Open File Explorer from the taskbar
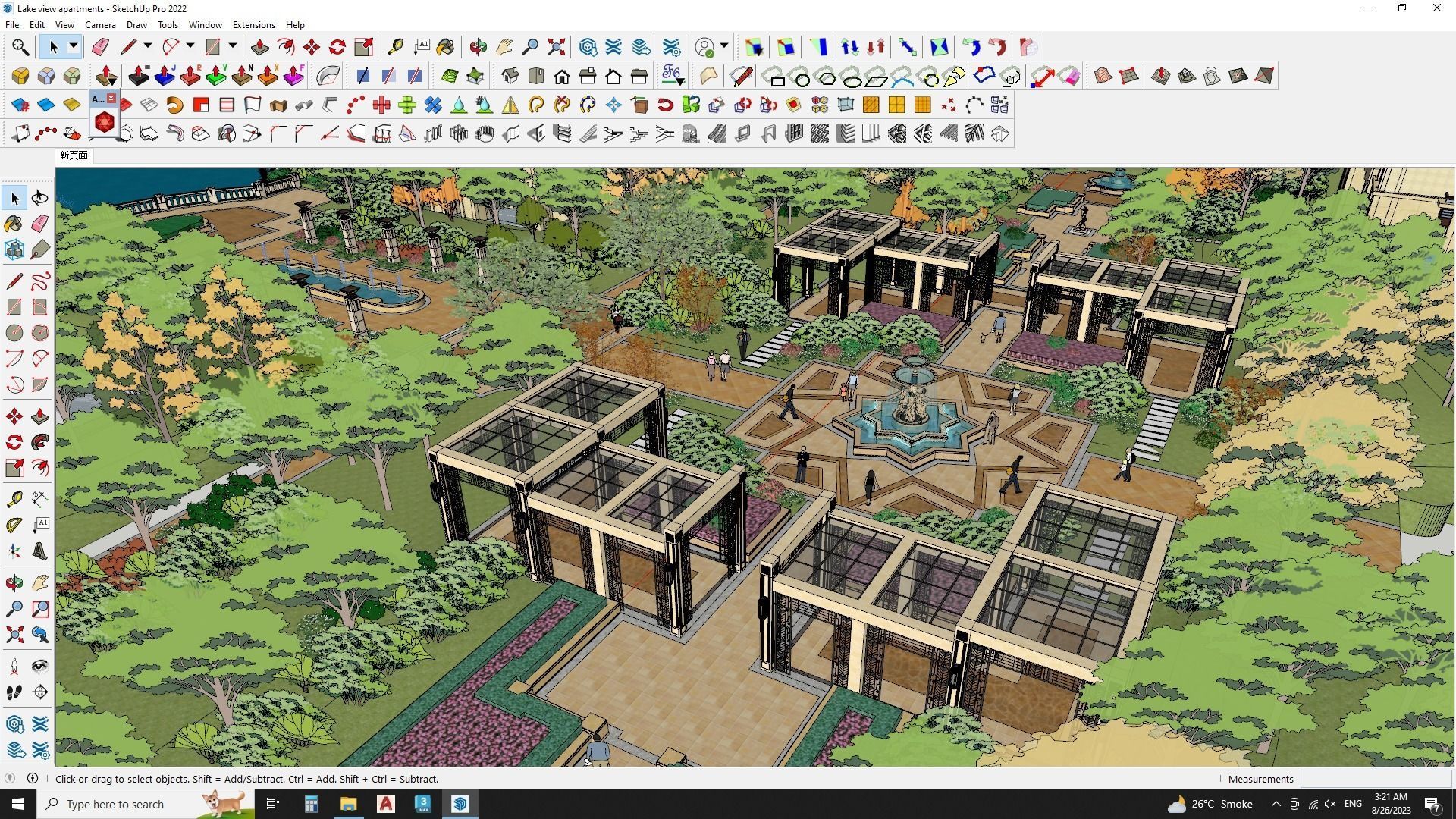 click(348, 804)
